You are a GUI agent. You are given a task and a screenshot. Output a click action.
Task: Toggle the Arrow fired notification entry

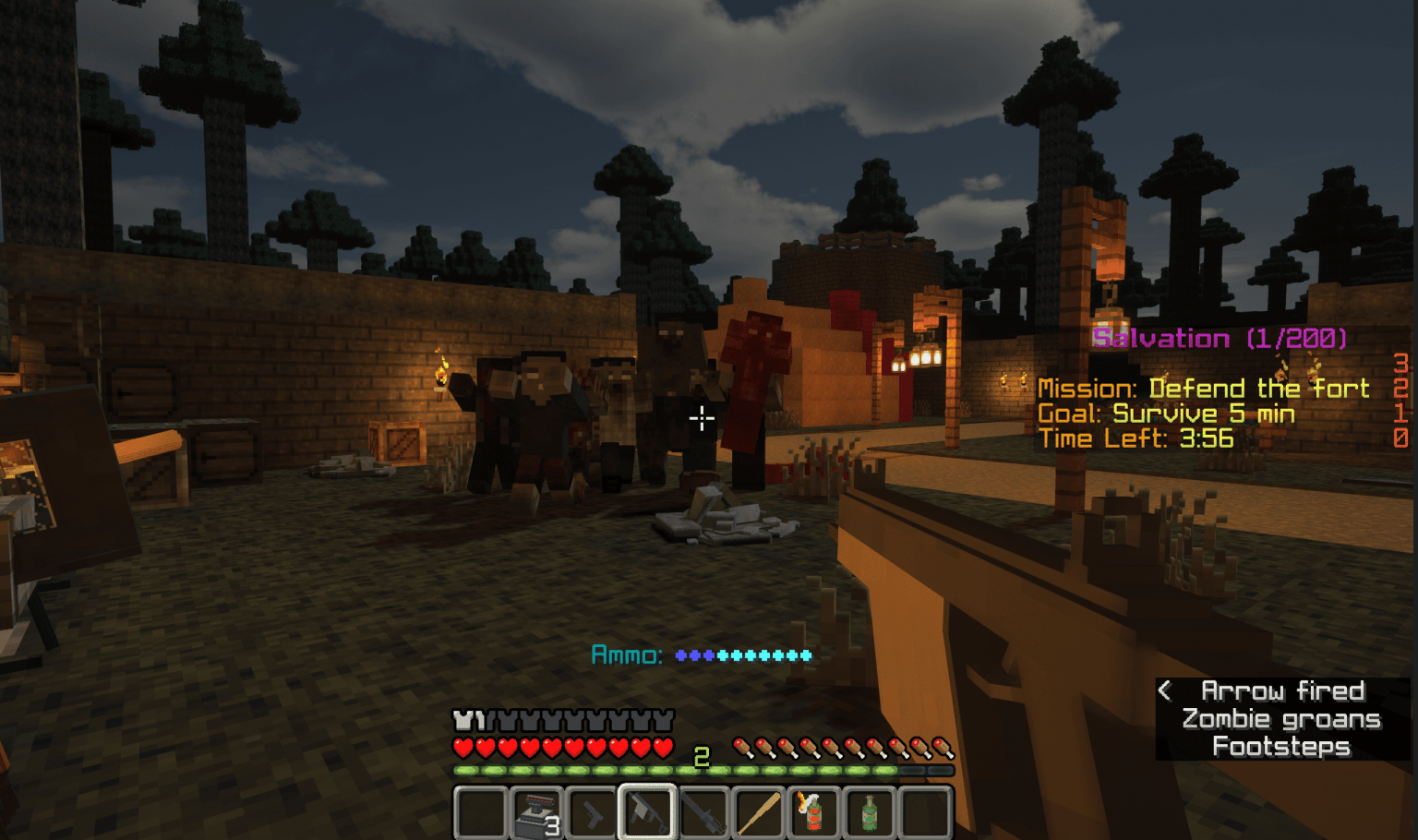[1283, 690]
